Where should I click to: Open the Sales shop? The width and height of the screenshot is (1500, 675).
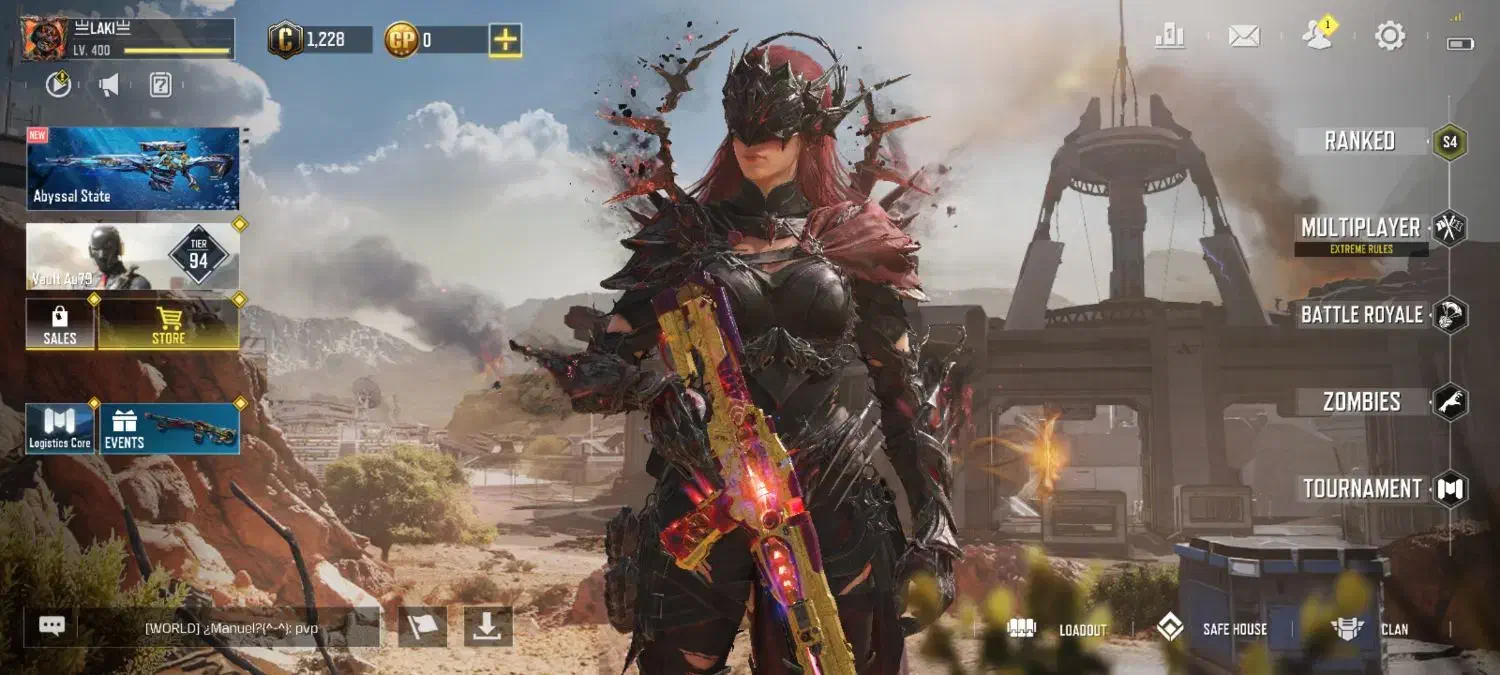click(x=60, y=324)
